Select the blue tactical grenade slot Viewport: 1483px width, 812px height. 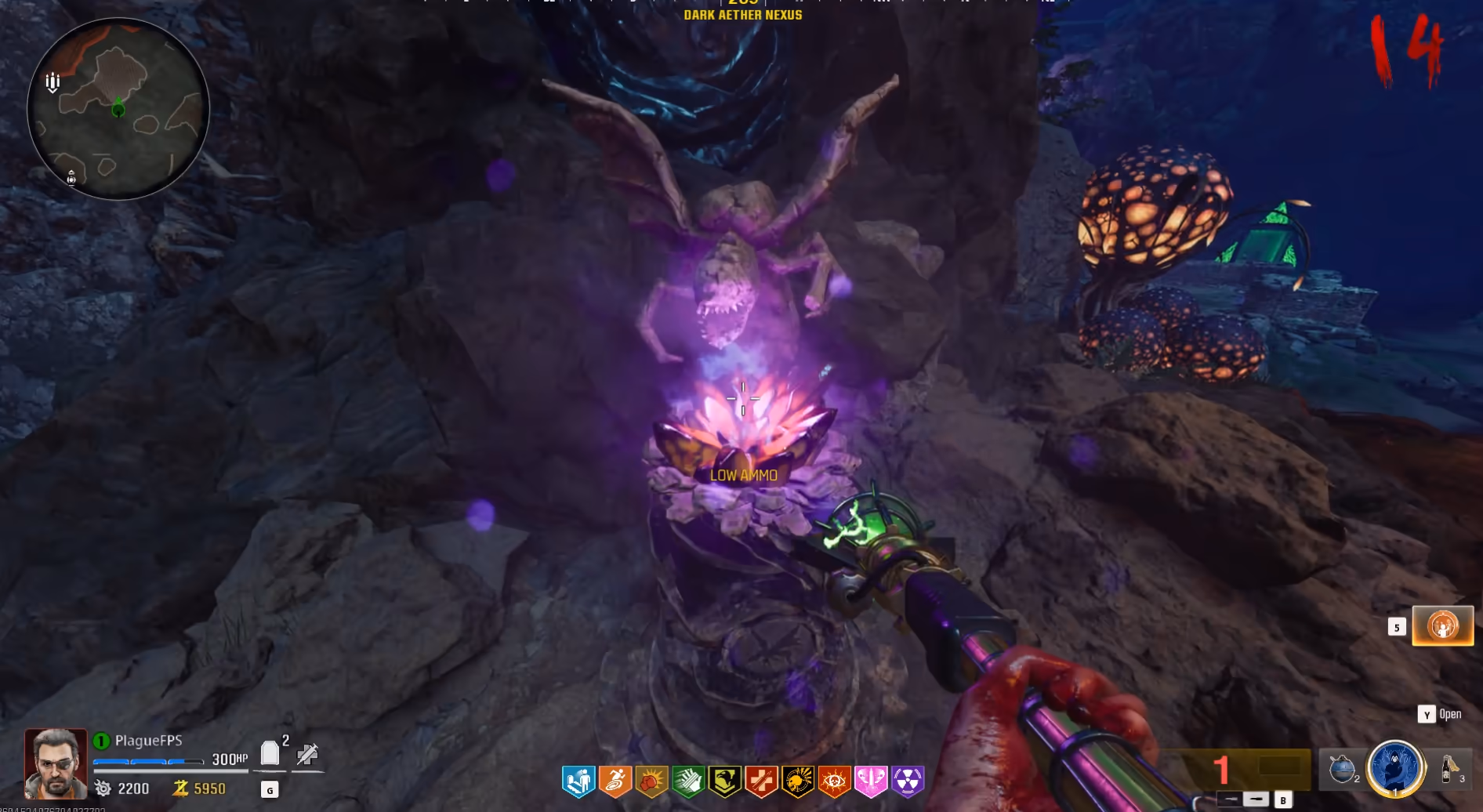pos(1342,769)
